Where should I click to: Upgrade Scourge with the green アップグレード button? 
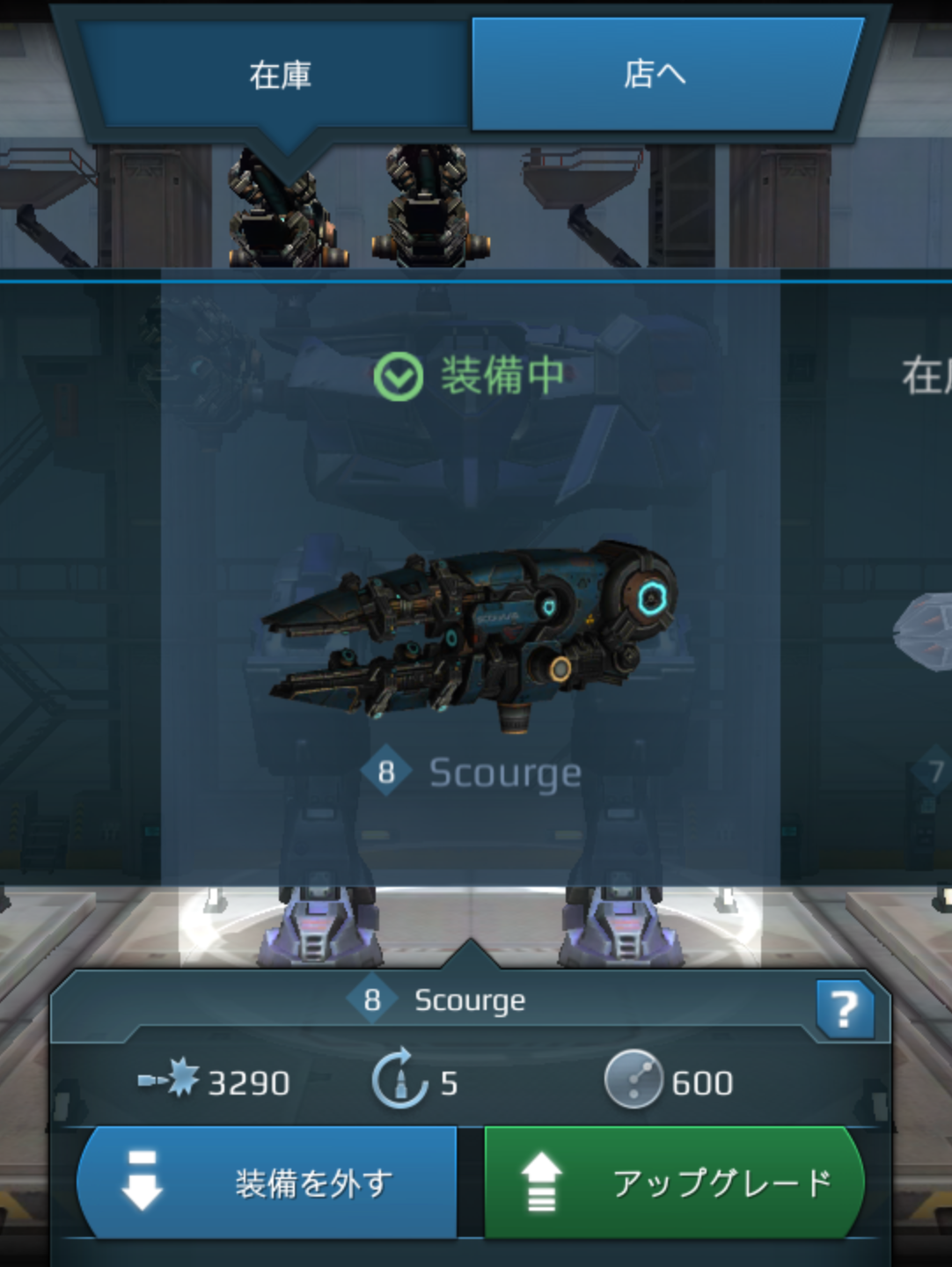click(x=673, y=1182)
